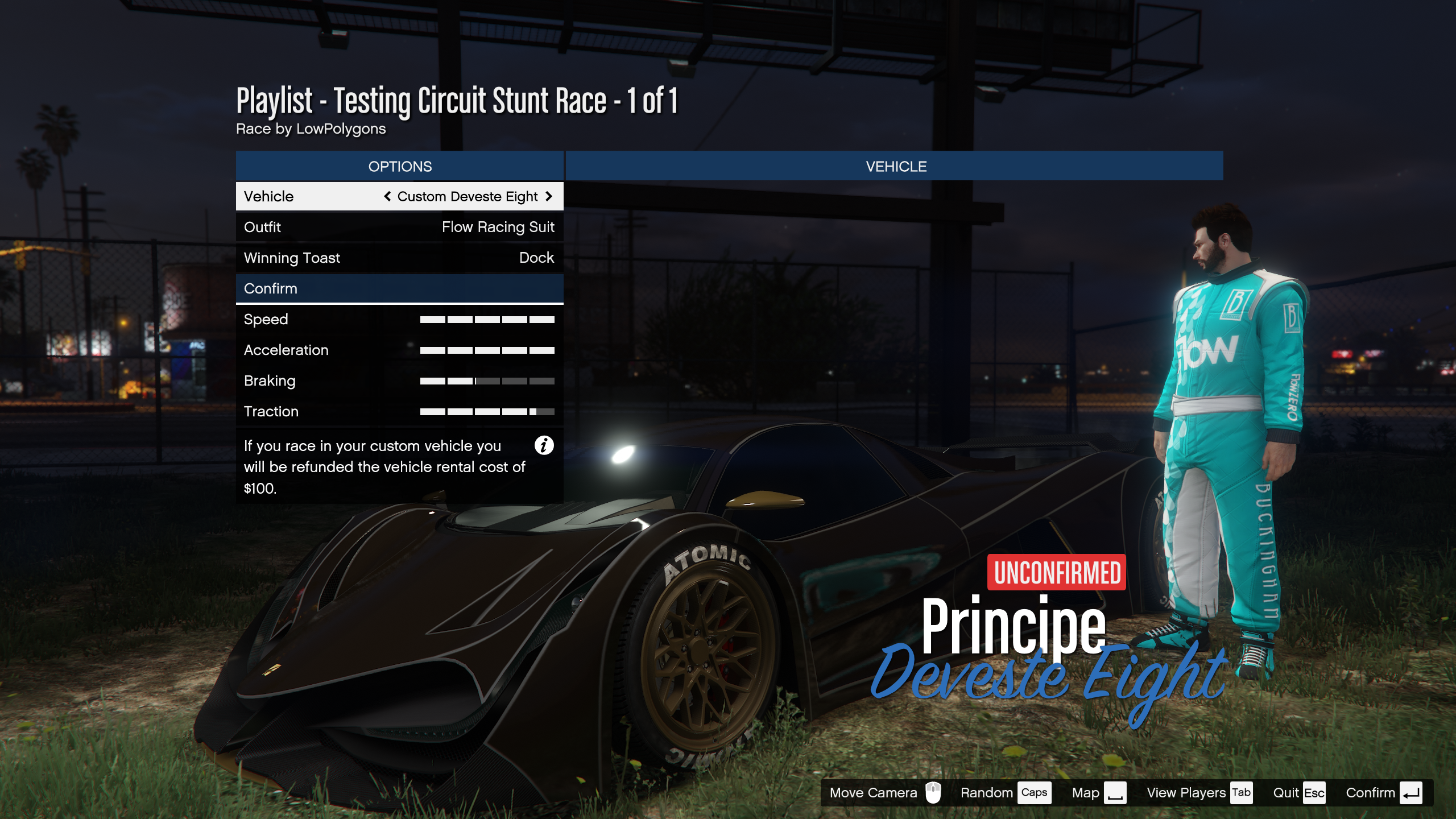Click the info icon beside the refund note
This screenshot has width=1456, height=819.
click(544, 445)
